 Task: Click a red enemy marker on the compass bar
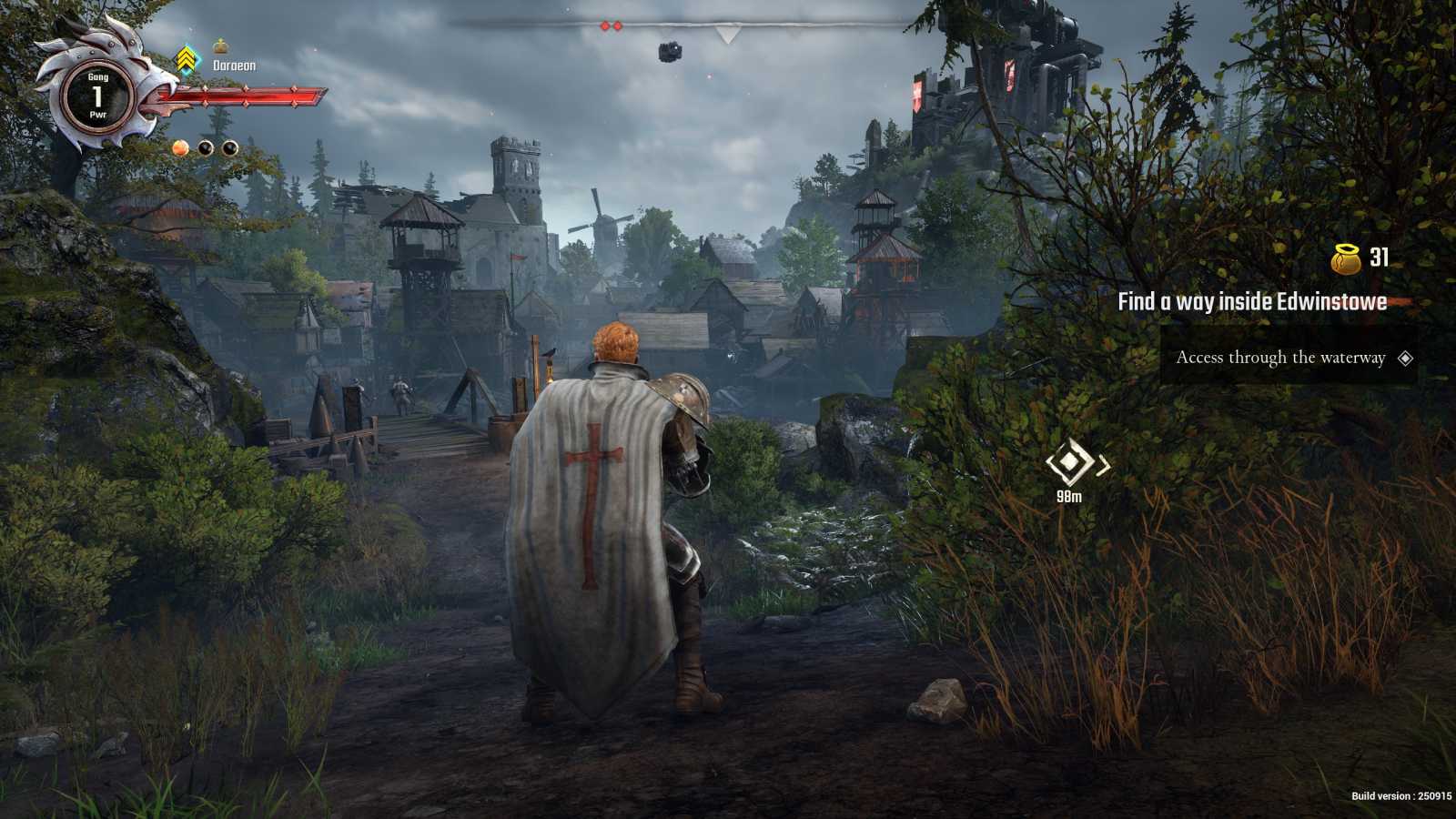pyautogui.click(x=604, y=25)
